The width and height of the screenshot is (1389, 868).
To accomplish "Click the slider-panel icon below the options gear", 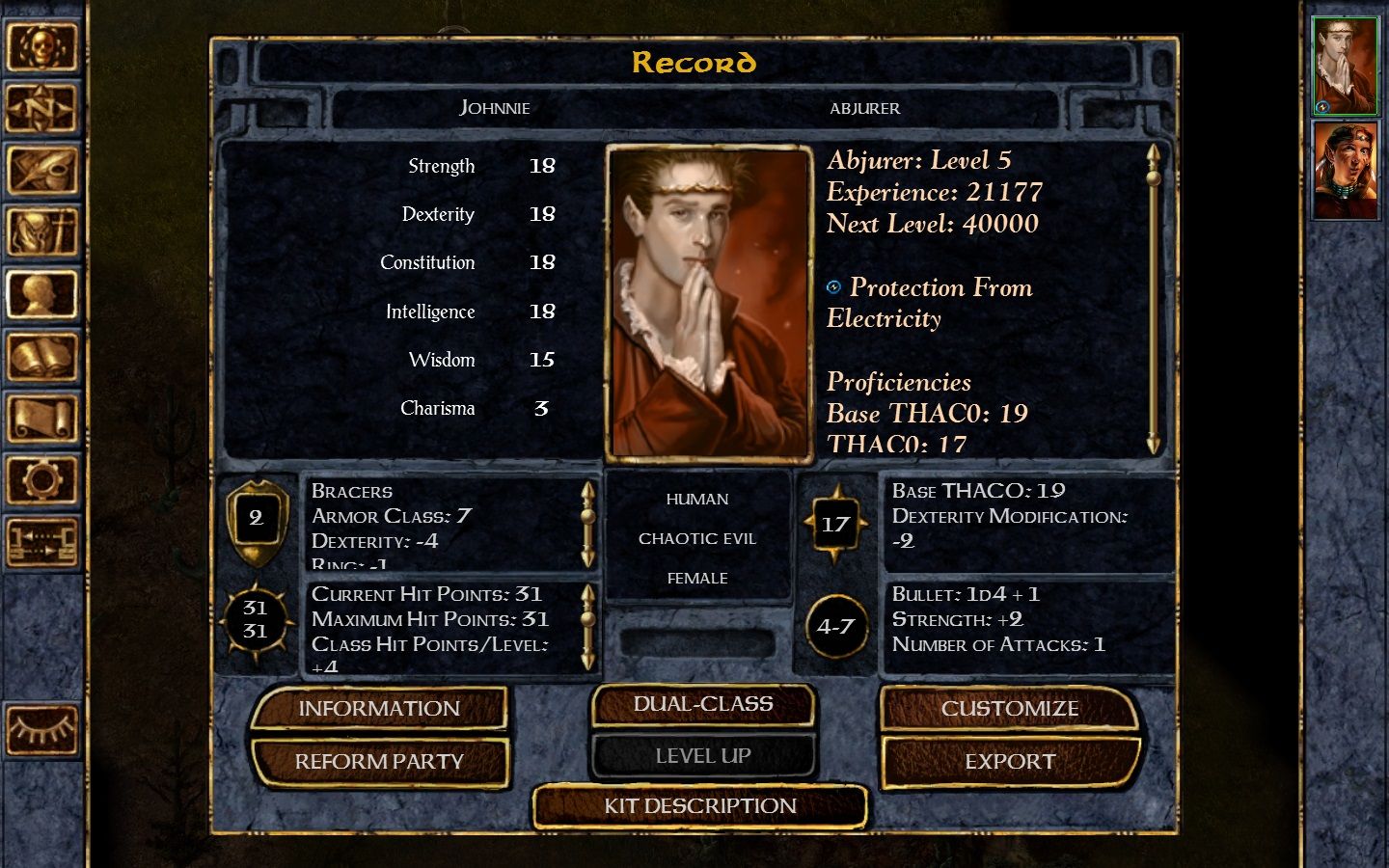I will click(x=43, y=536).
